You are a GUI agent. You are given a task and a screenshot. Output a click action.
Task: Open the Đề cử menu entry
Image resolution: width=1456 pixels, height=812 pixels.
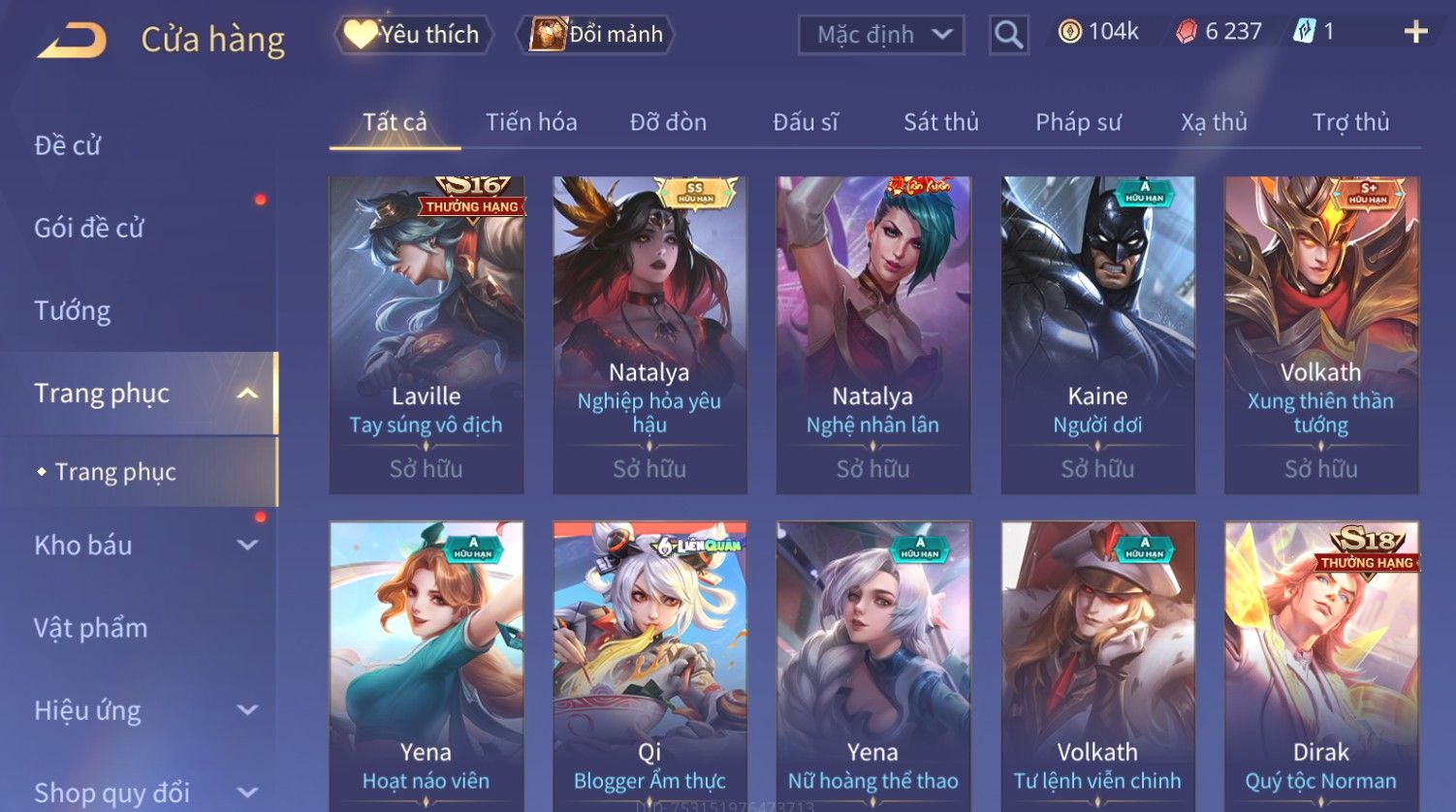pyautogui.click(x=68, y=145)
